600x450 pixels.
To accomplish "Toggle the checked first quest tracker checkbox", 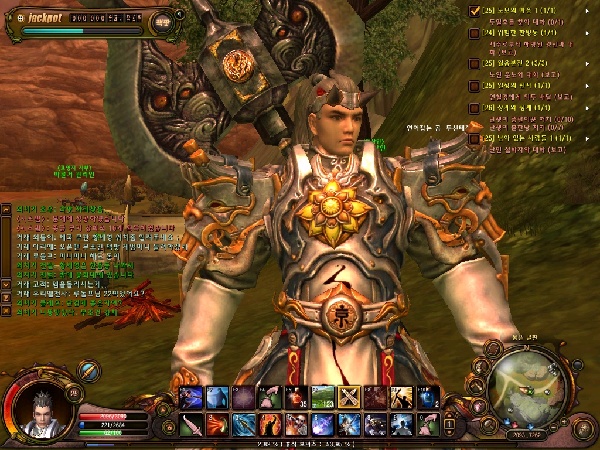I will pyautogui.click(x=475, y=10).
